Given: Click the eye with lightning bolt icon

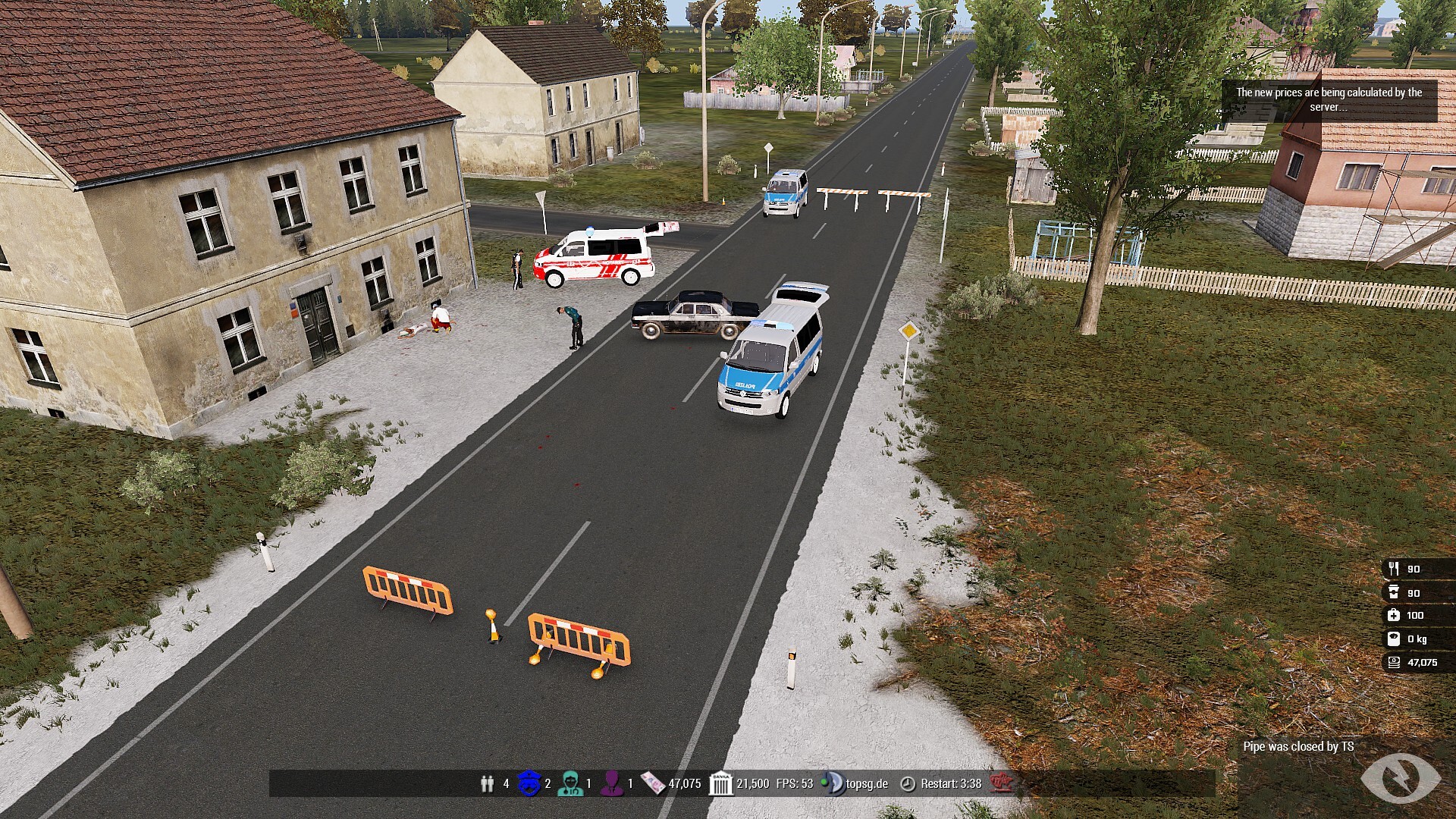Looking at the screenshot, I should (x=1400, y=777).
